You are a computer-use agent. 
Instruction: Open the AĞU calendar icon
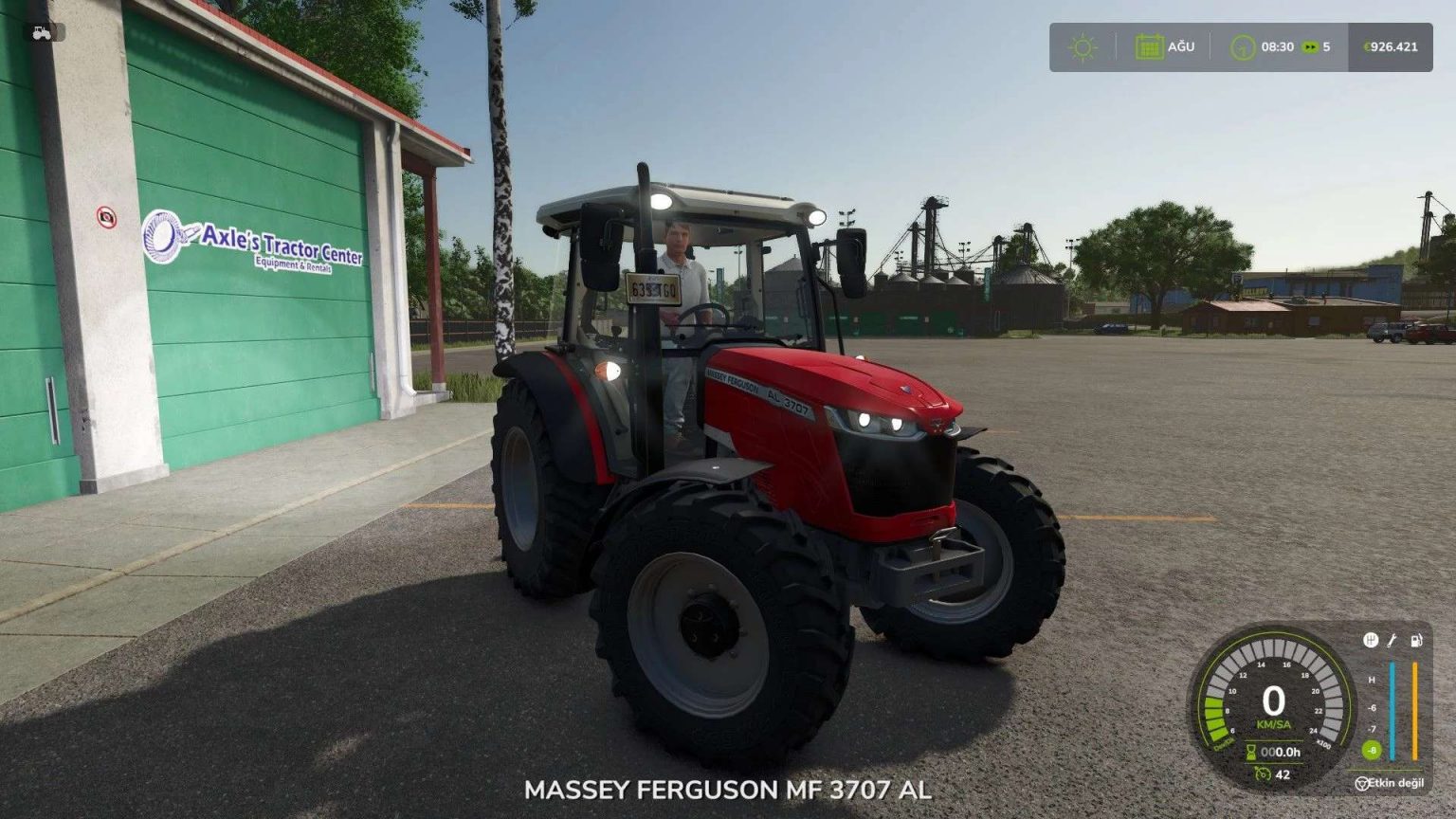click(x=1151, y=45)
